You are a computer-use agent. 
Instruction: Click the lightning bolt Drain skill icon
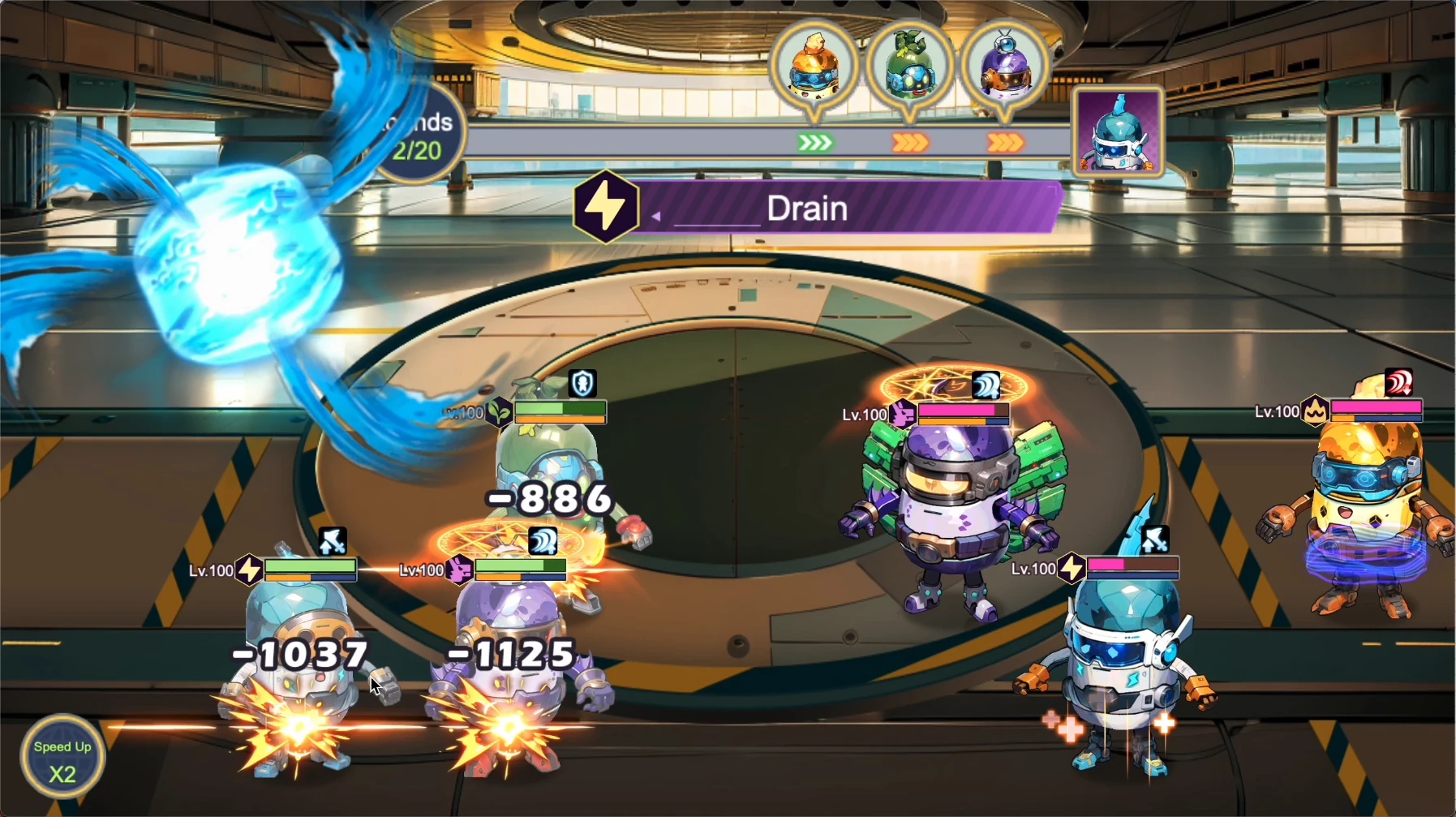point(605,207)
